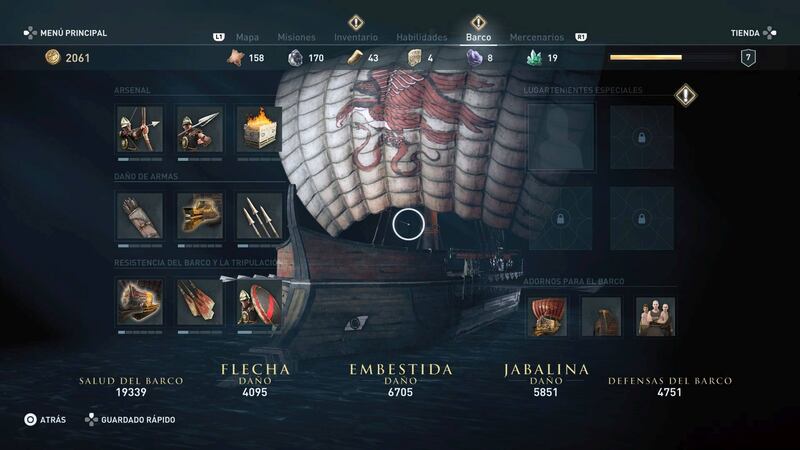The width and height of the screenshot is (800, 450).
Task: Switch to the Misiones tab
Action: 296,37
